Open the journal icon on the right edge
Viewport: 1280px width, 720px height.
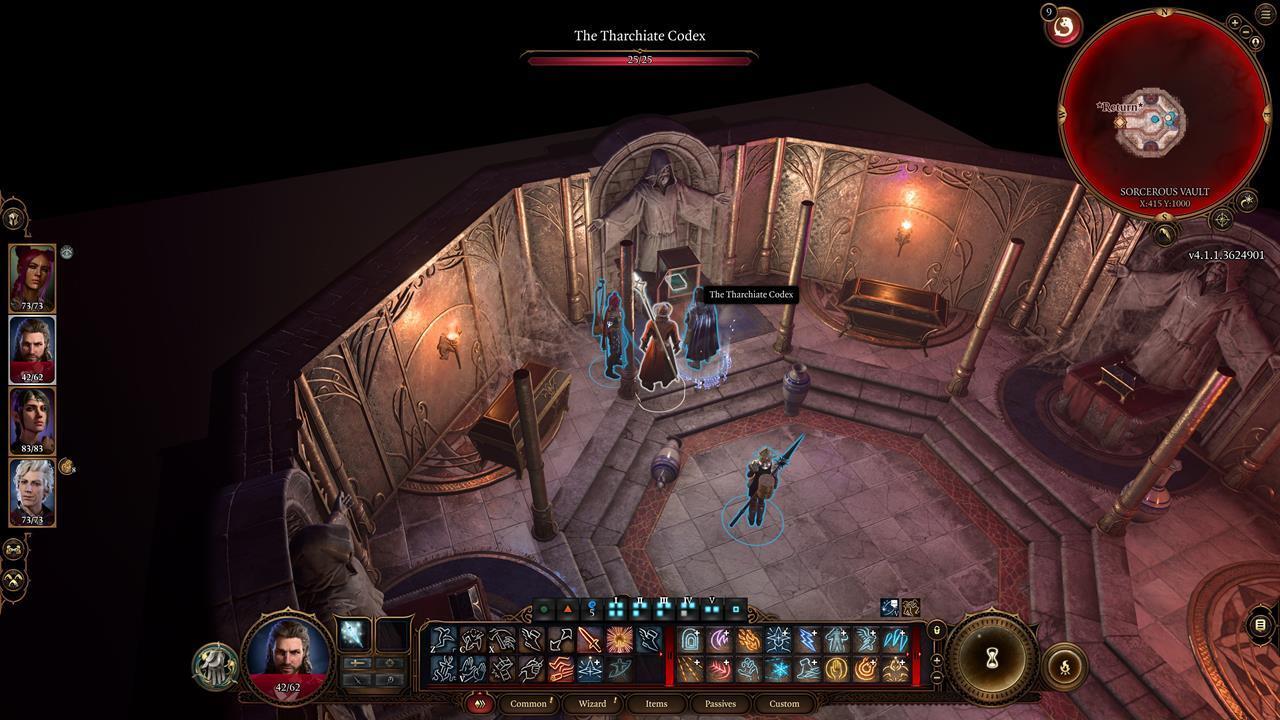[1258, 622]
